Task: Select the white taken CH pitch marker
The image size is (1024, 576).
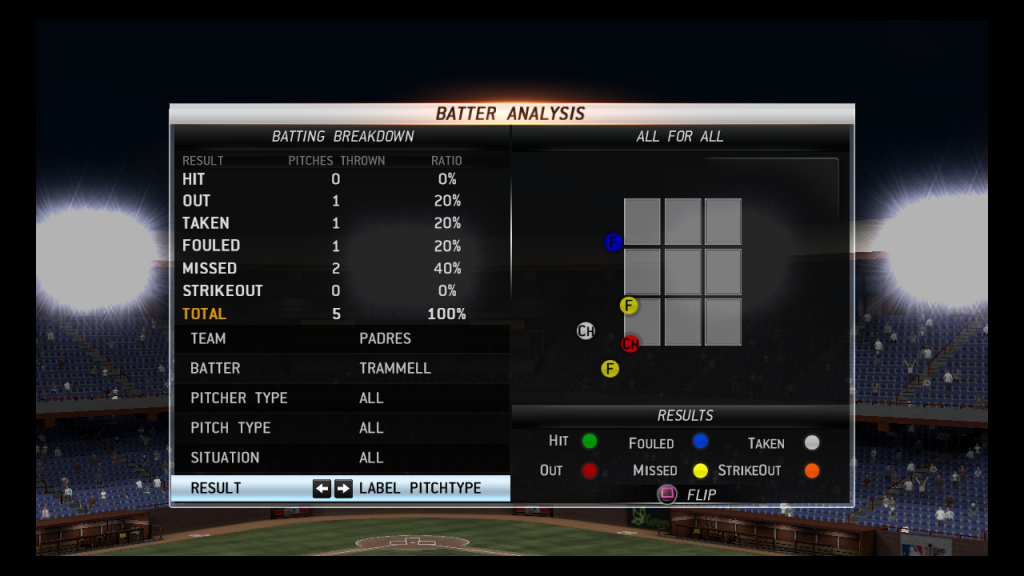Action: [586, 331]
